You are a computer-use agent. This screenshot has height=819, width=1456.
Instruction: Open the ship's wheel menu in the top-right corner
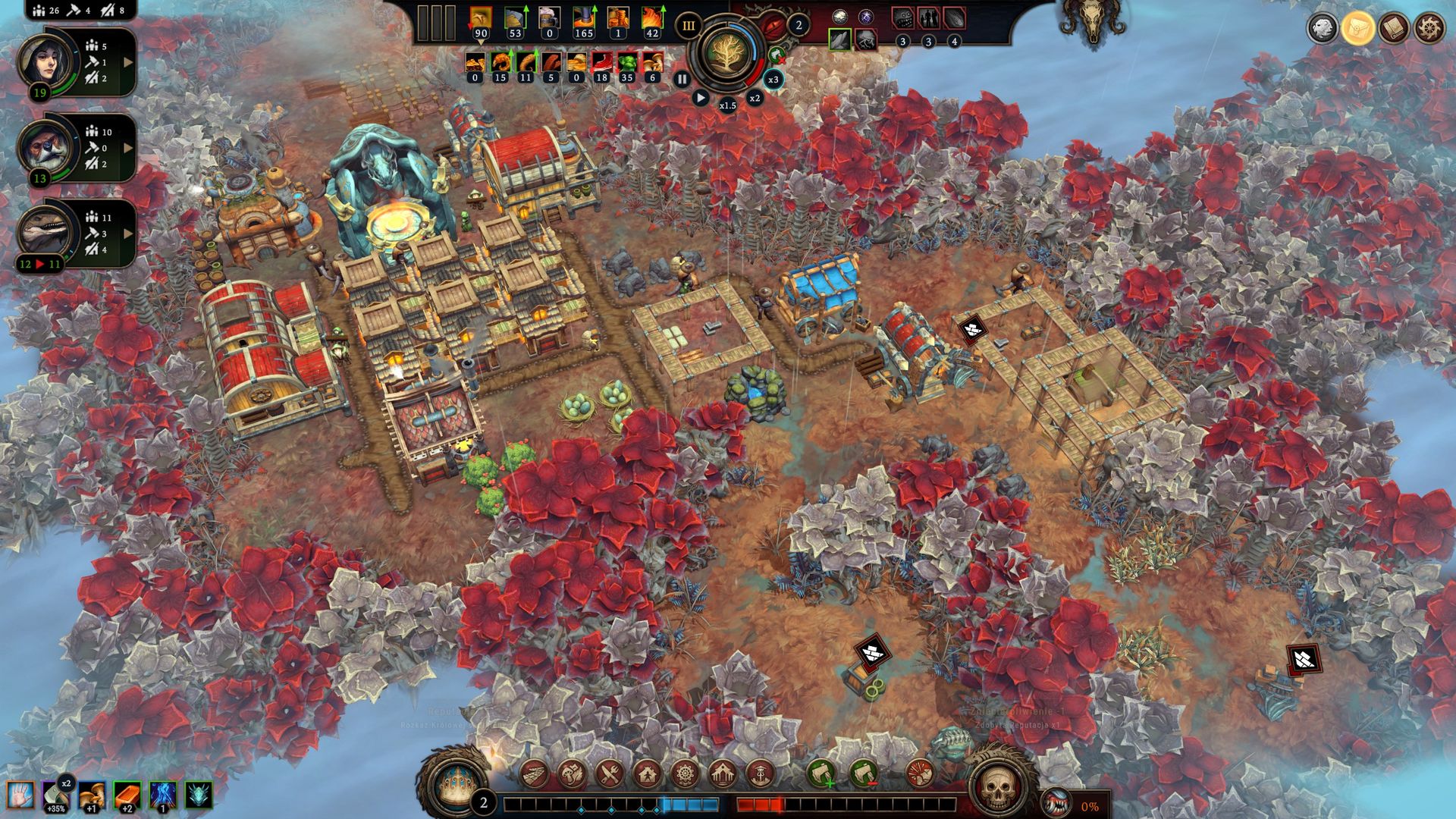click(x=1429, y=28)
